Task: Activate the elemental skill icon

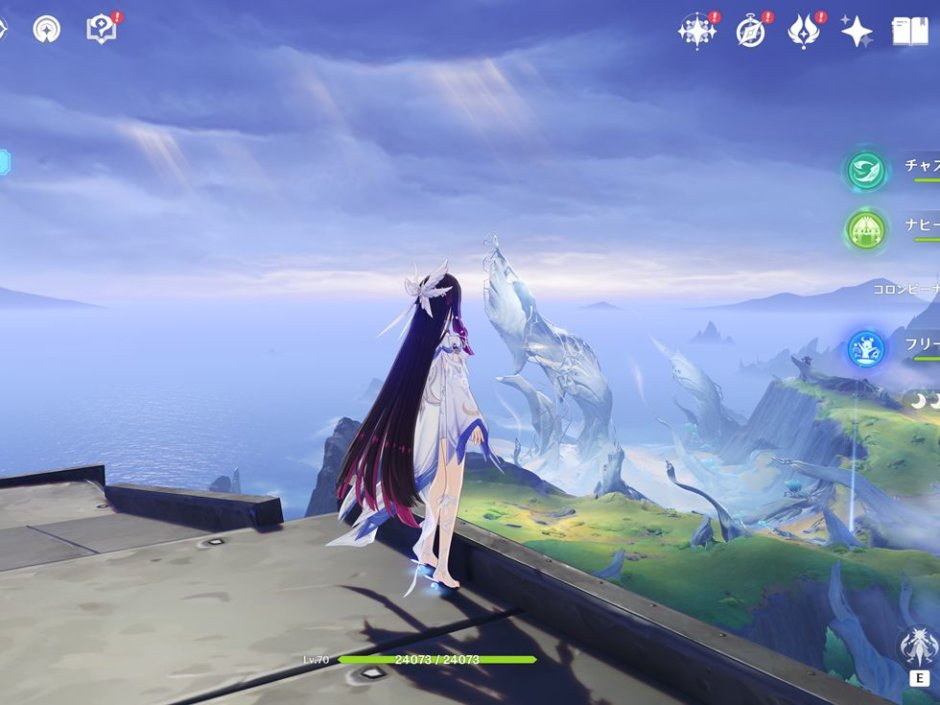Action: pyautogui.click(x=917, y=649)
